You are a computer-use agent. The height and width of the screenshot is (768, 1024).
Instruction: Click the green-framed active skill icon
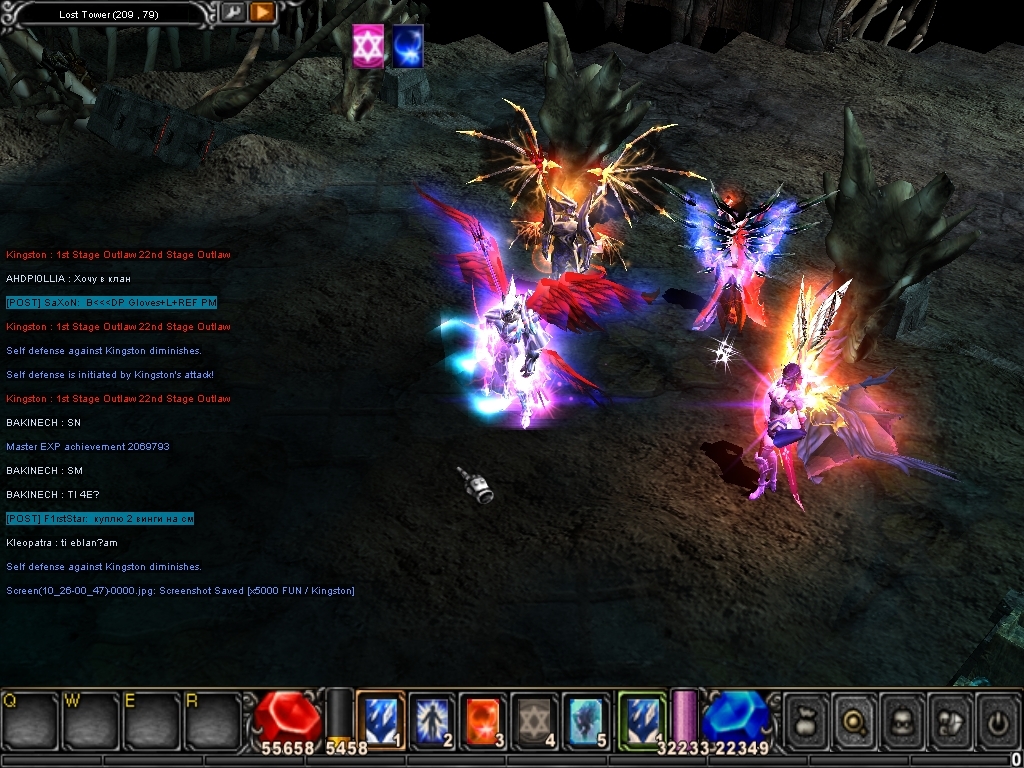(641, 719)
